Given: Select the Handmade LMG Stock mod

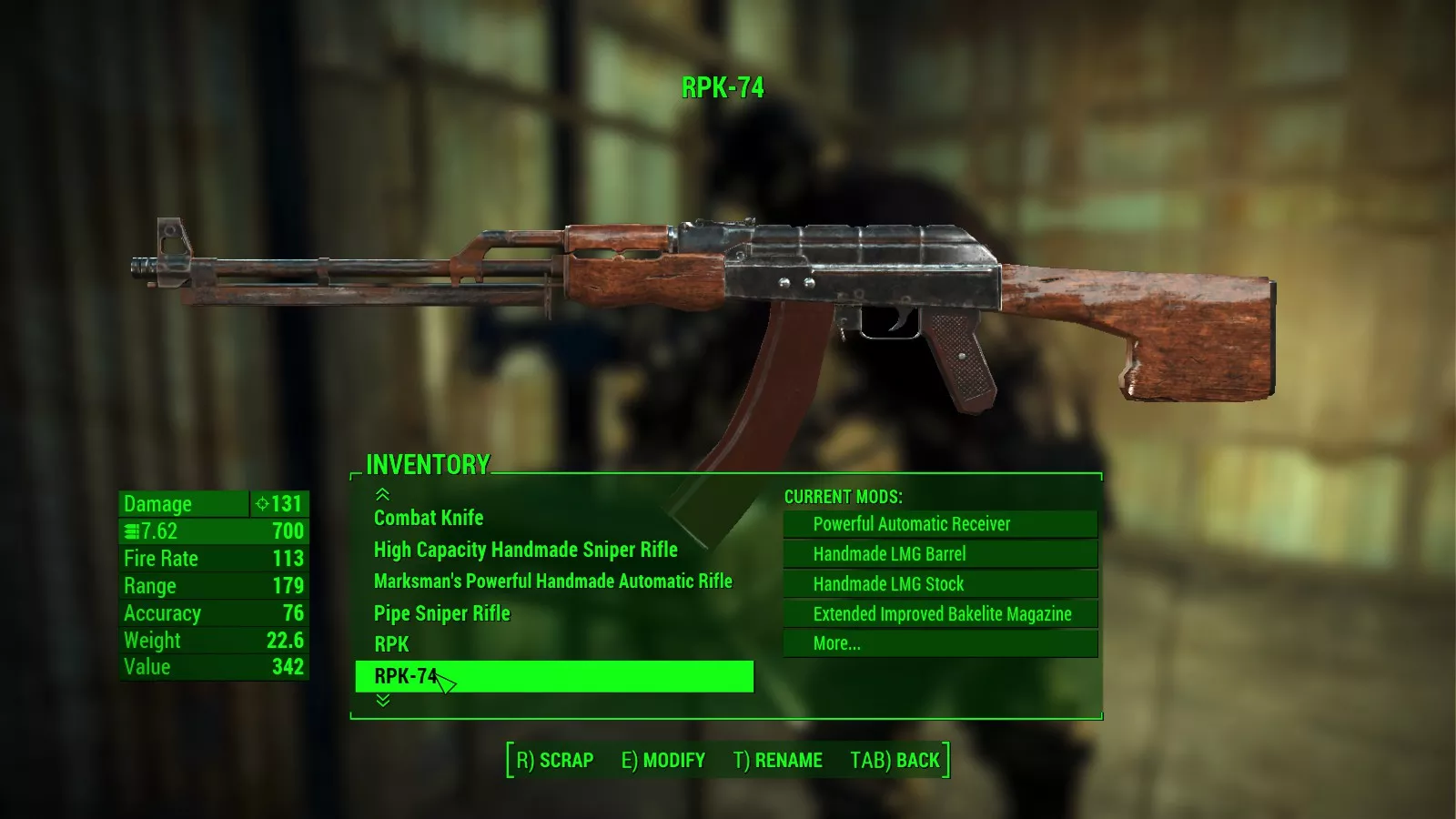Looking at the screenshot, I should pyautogui.click(x=888, y=584).
